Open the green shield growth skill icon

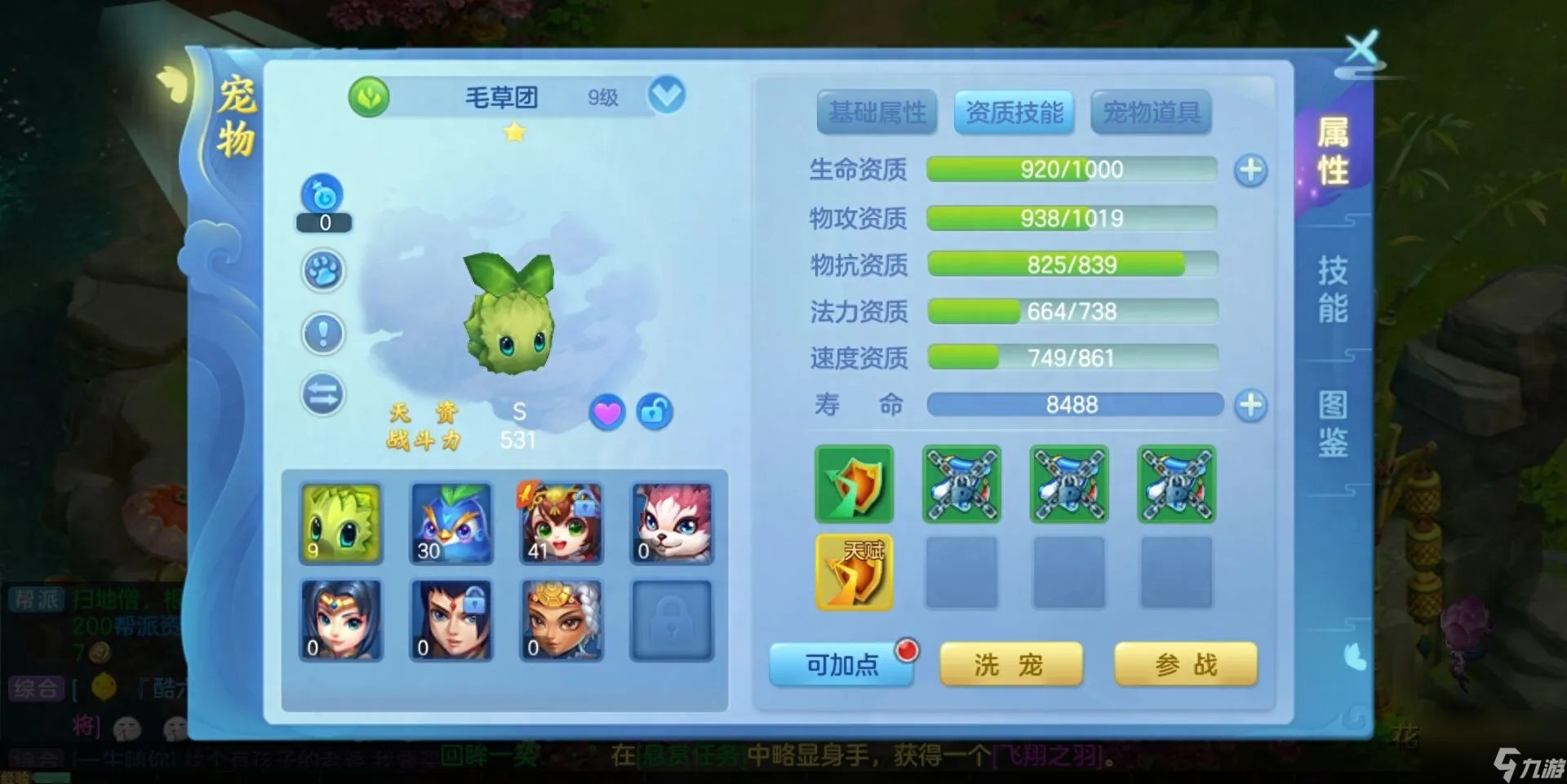(x=854, y=485)
